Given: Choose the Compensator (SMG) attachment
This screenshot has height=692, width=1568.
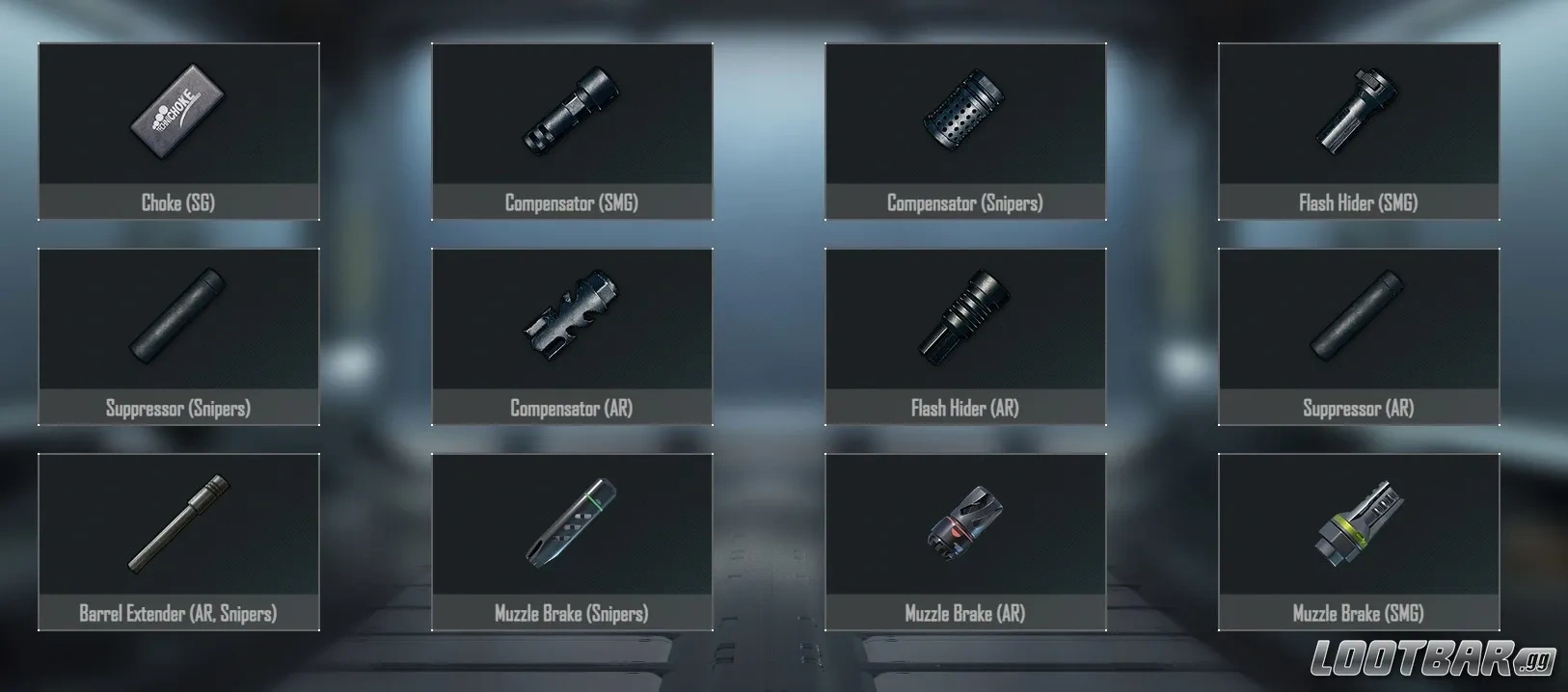Looking at the screenshot, I should tap(572, 131).
